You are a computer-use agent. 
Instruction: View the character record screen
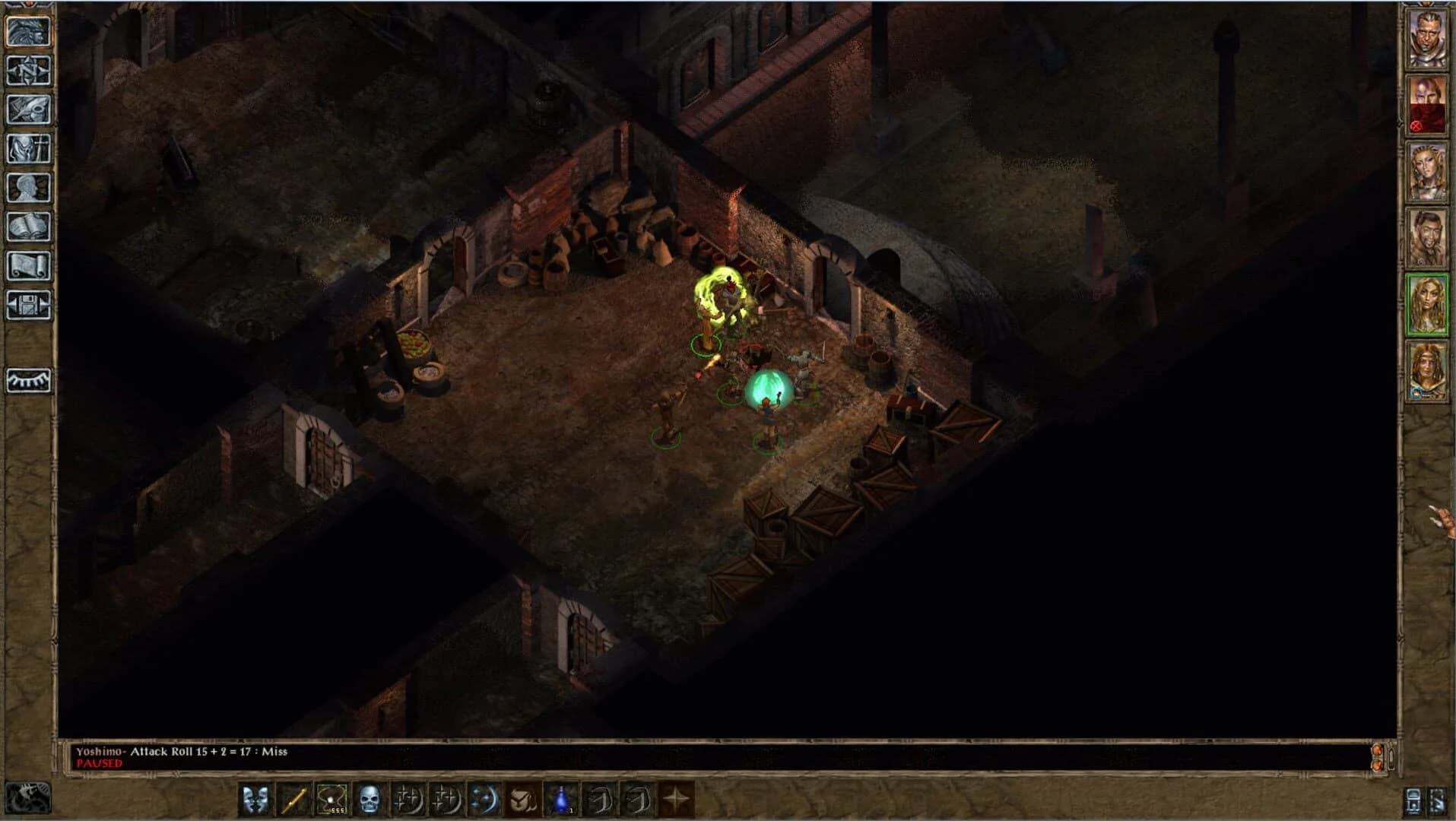tap(28, 185)
